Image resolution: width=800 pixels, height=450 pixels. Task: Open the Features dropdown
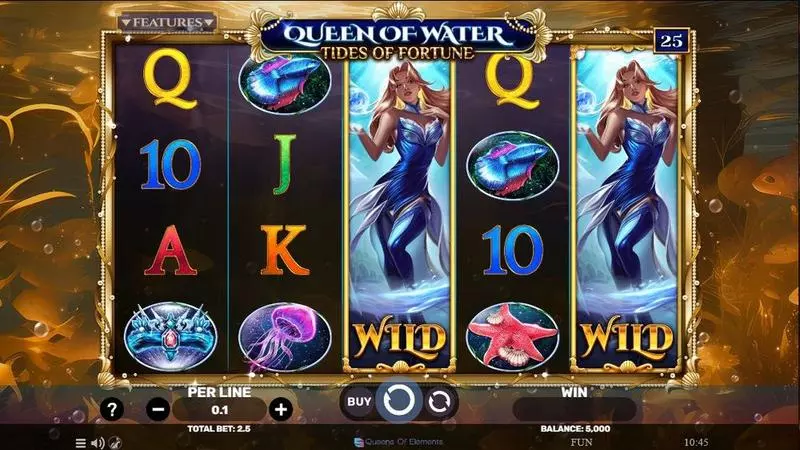(x=167, y=21)
